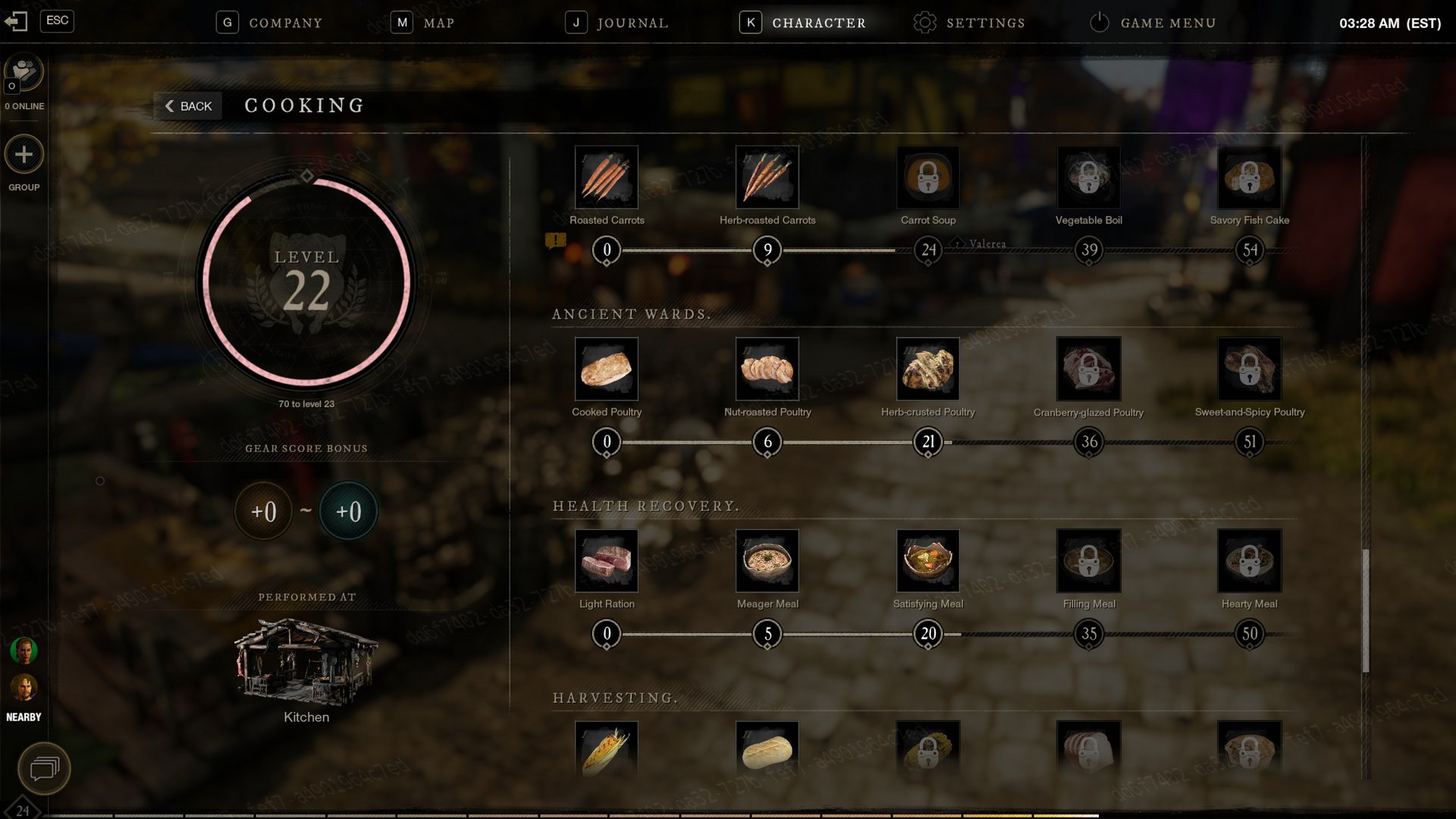Screen dimensions: 1456x819
Task: Go back from the Cooking screen
Action: [188, 106]
